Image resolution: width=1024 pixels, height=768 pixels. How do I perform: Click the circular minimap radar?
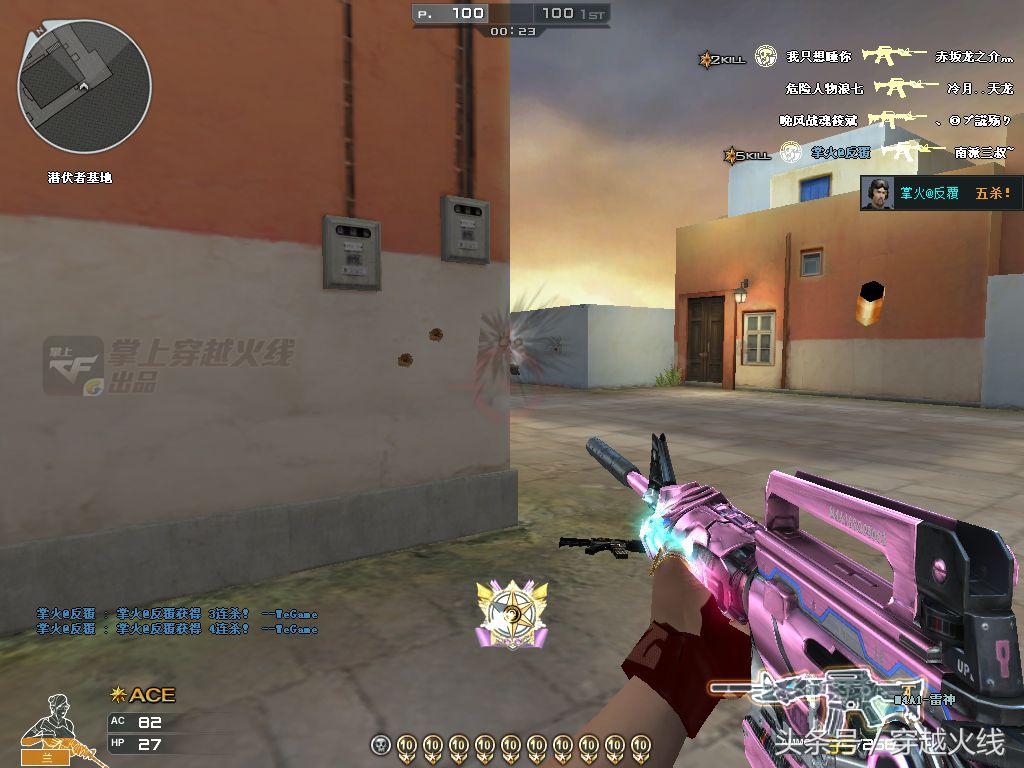(84, 87)
